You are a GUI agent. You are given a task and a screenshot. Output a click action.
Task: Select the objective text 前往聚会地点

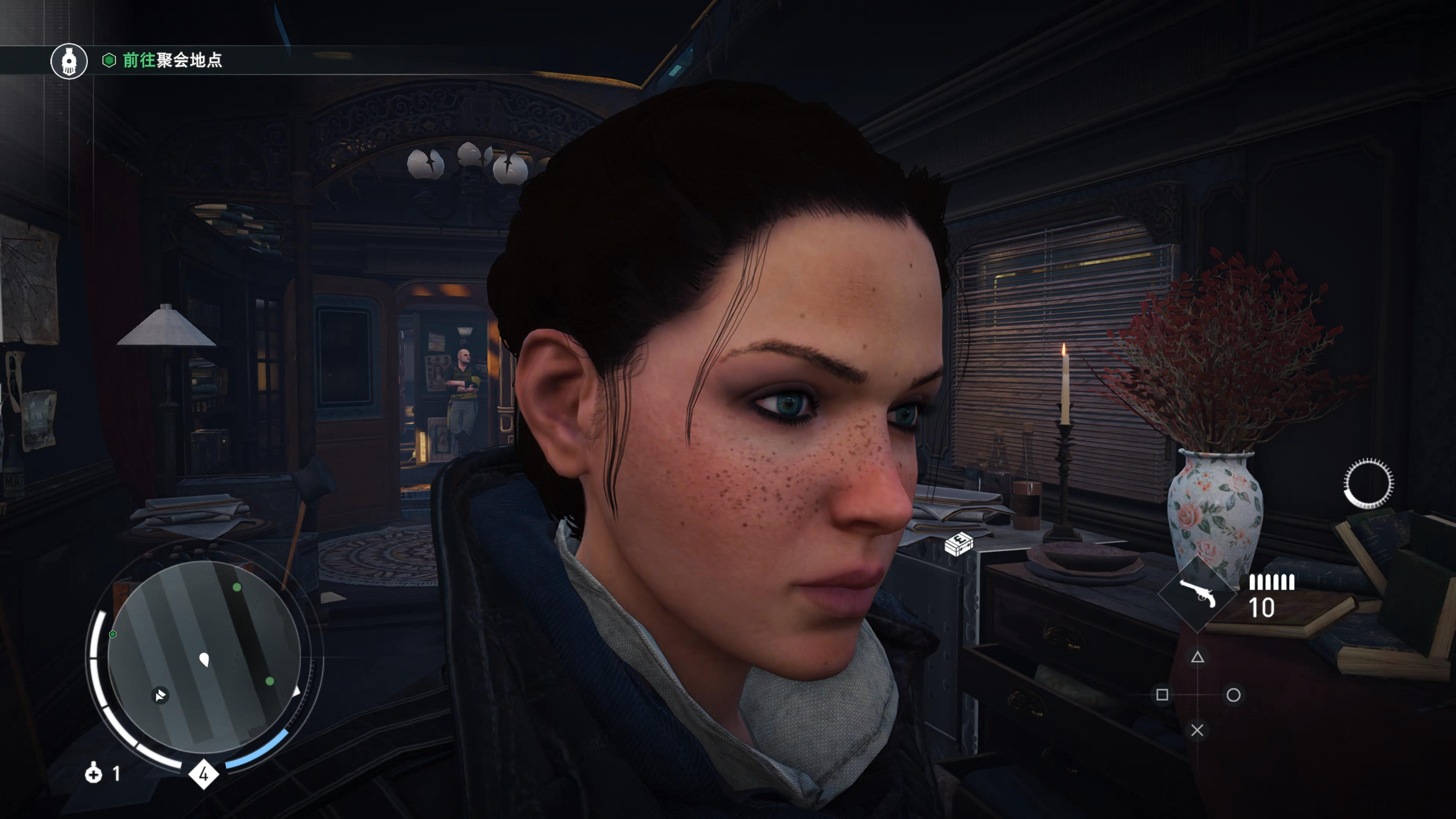click(173, 60)
